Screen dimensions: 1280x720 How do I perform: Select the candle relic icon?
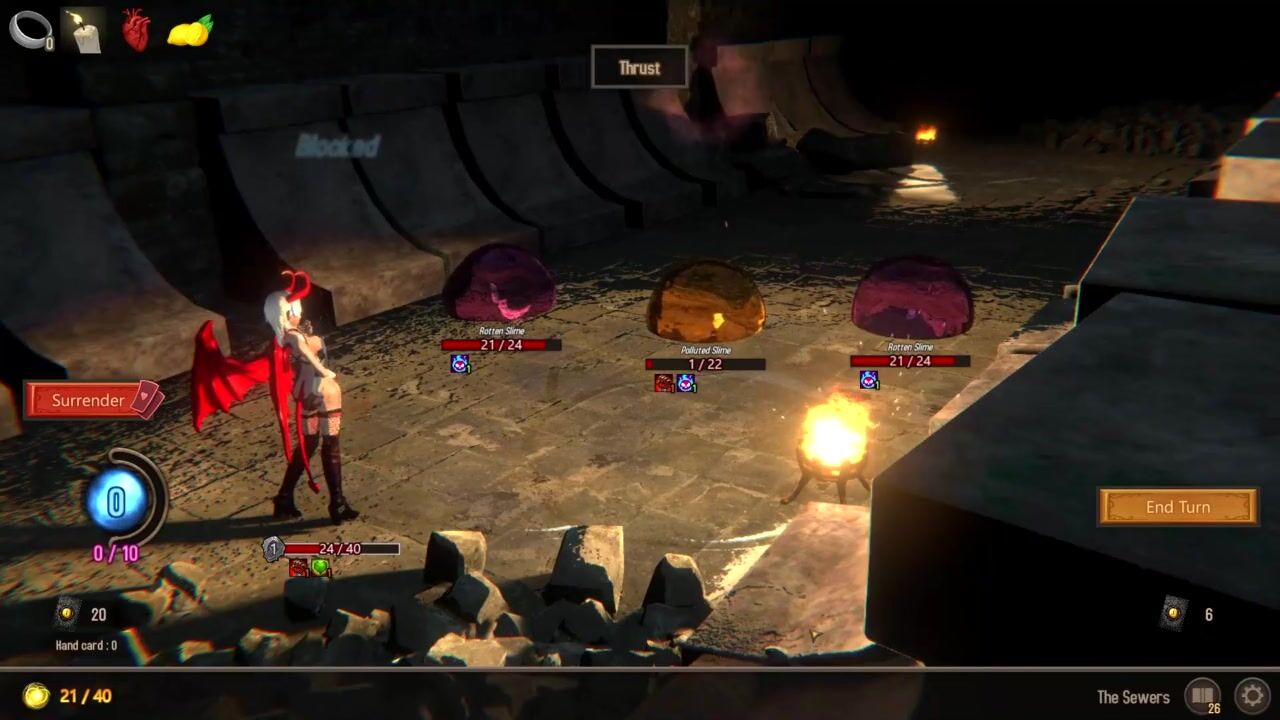pos(84,30)
